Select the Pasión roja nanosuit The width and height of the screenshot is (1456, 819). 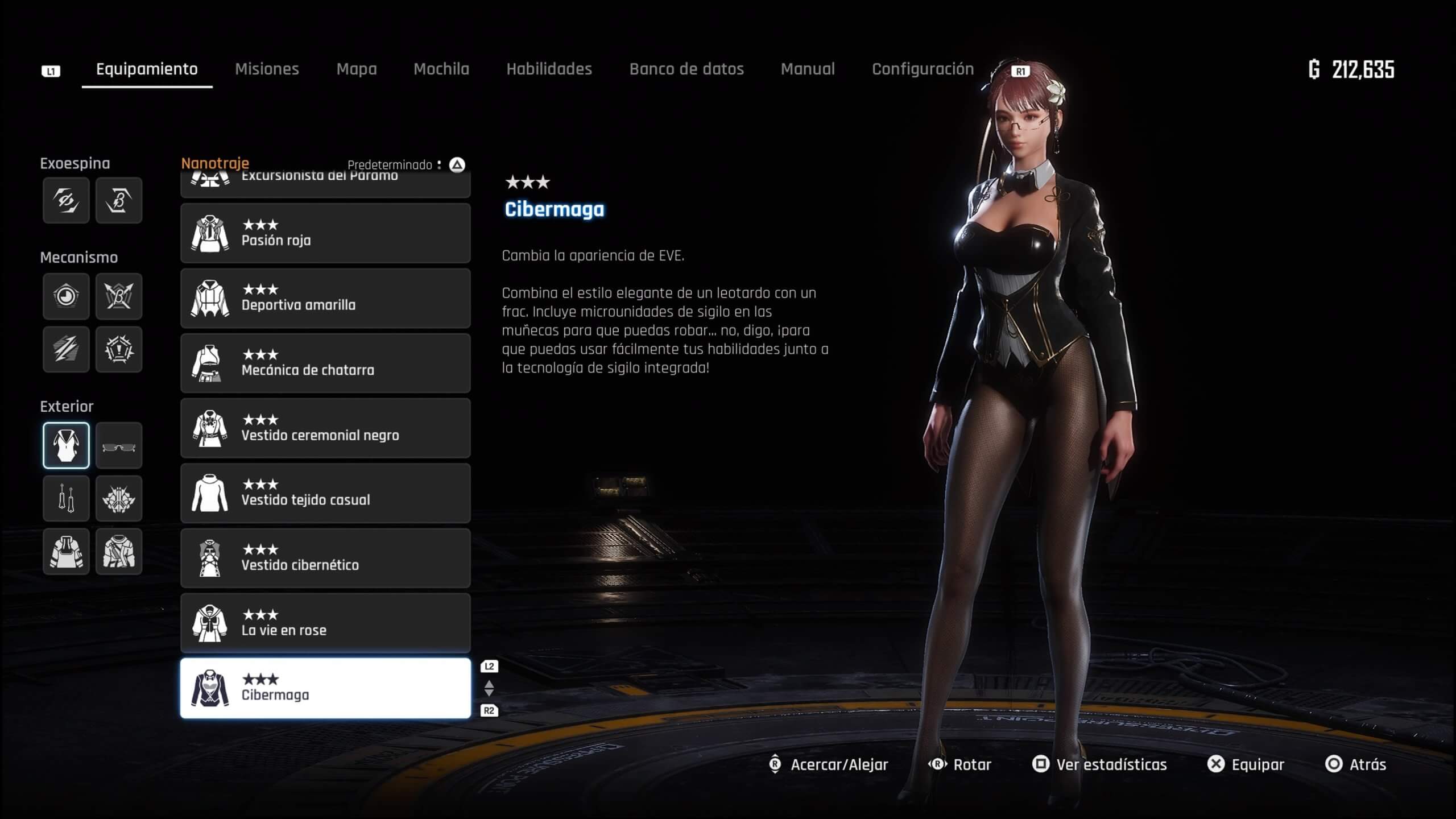(x=325, y=233)
